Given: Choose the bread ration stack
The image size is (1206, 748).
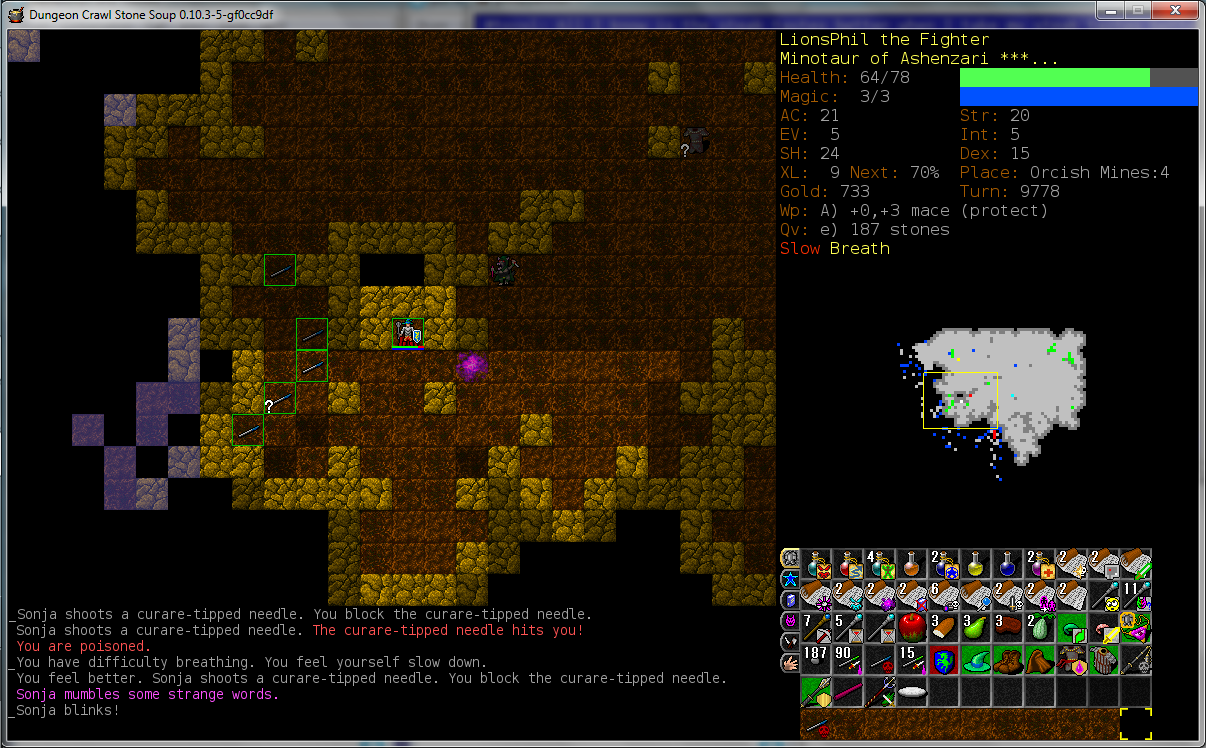Looking at the screenshot, I should point(944,628).
